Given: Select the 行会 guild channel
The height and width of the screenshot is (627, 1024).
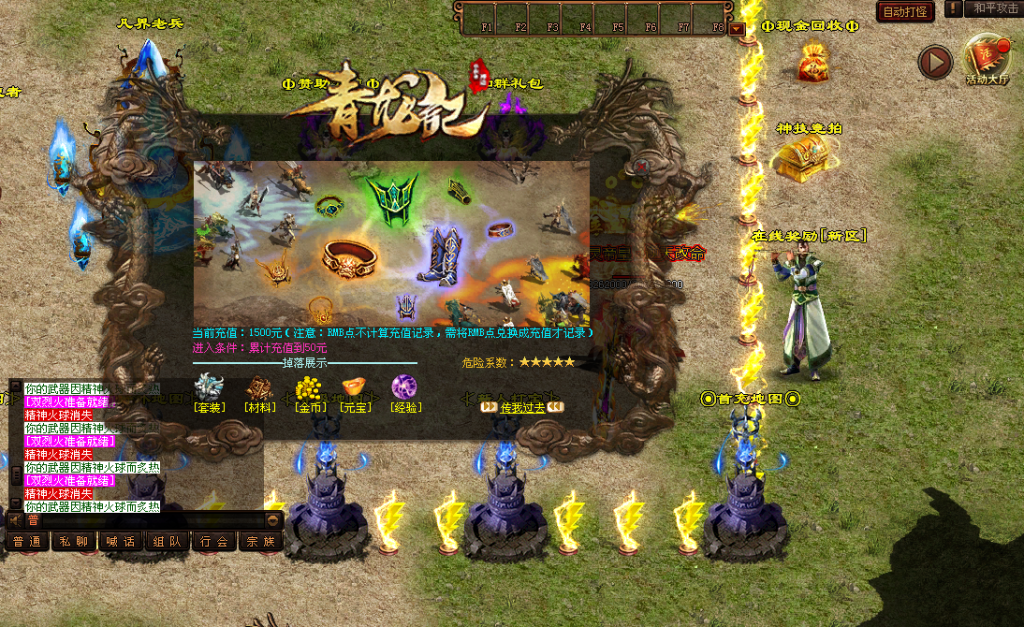Looking at the screenshot, I should pos(212,542).
